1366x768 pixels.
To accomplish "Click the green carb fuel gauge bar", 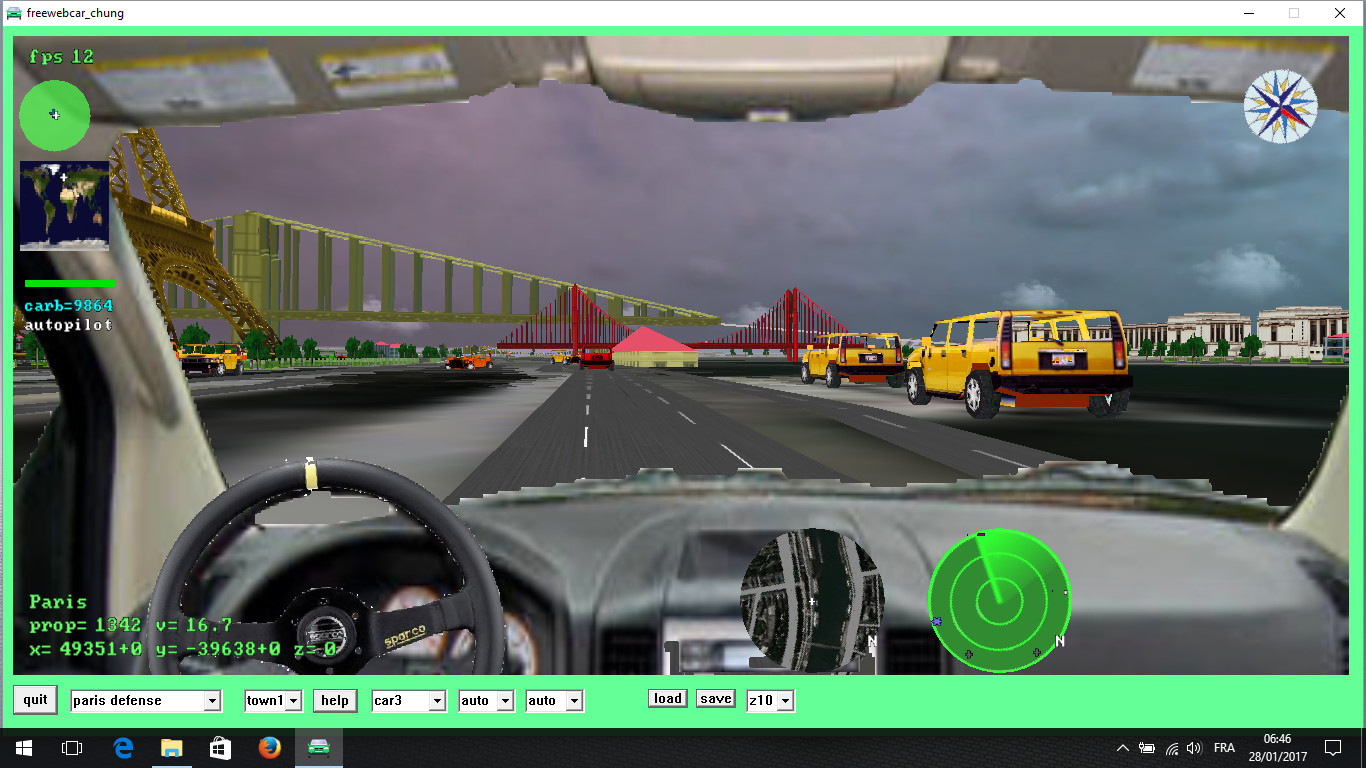I will coord(69,283).
